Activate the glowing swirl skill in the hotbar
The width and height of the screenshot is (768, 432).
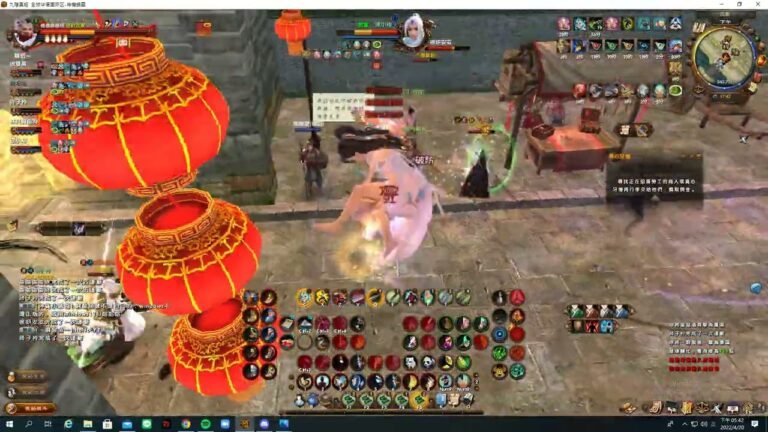(304, 297)
